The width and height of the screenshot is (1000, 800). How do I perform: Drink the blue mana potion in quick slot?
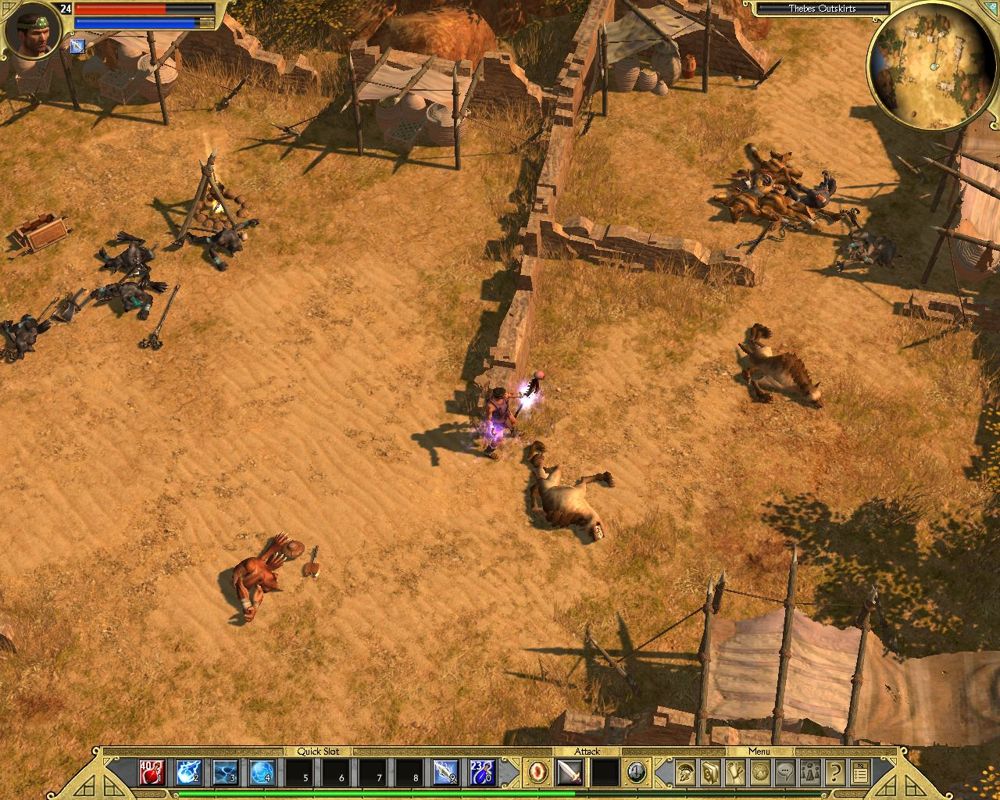pyautogui.click(x=483, y=772)
